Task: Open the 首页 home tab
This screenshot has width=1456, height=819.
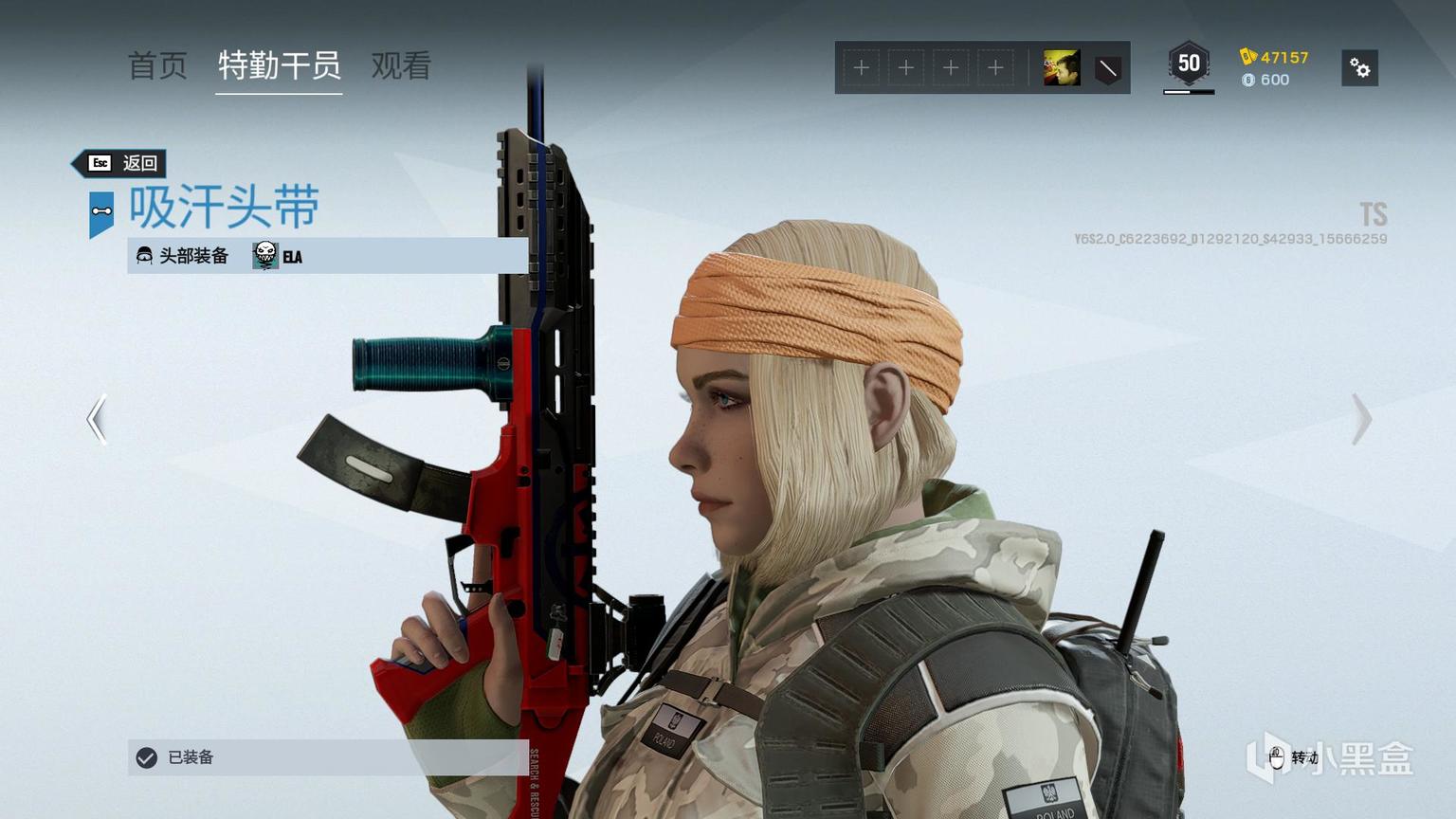Action: 157,65
